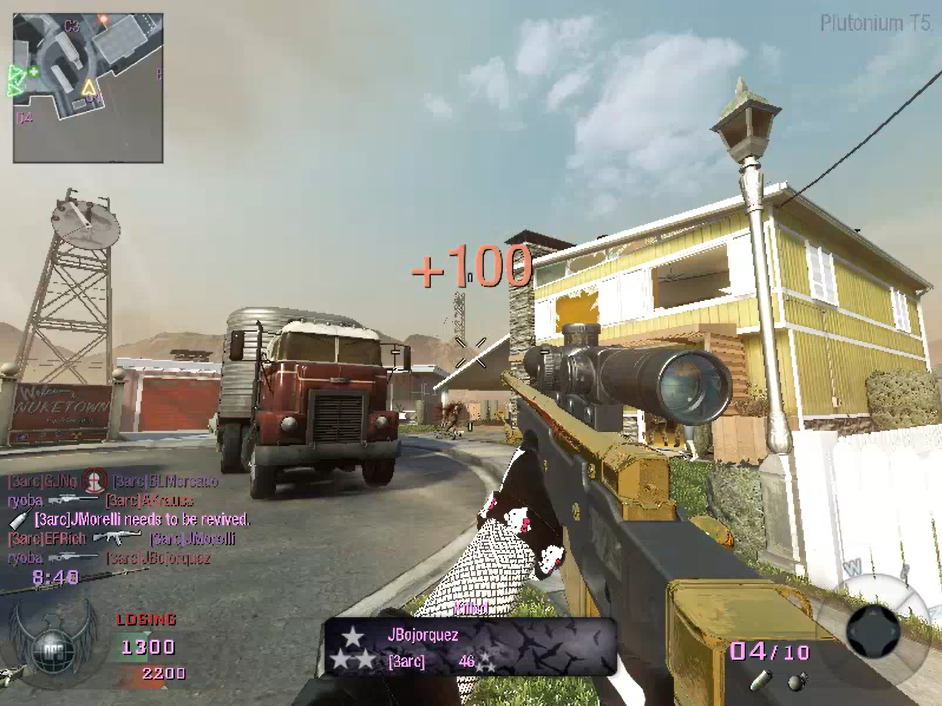
Task: Select the tactical grenade canister icon
Action: pos(762,682)
